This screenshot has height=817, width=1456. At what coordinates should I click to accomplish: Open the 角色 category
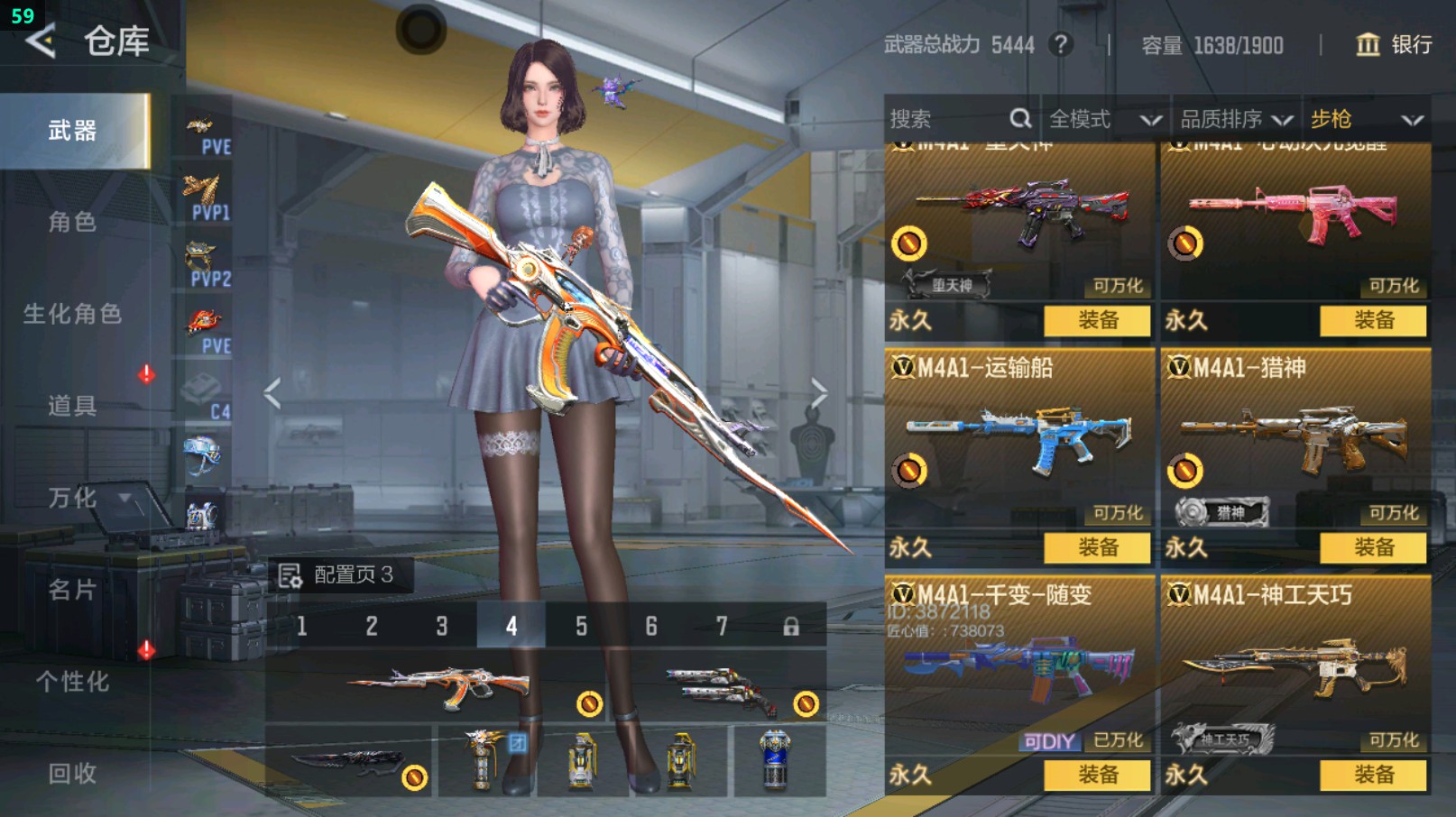tap(72, 222)
